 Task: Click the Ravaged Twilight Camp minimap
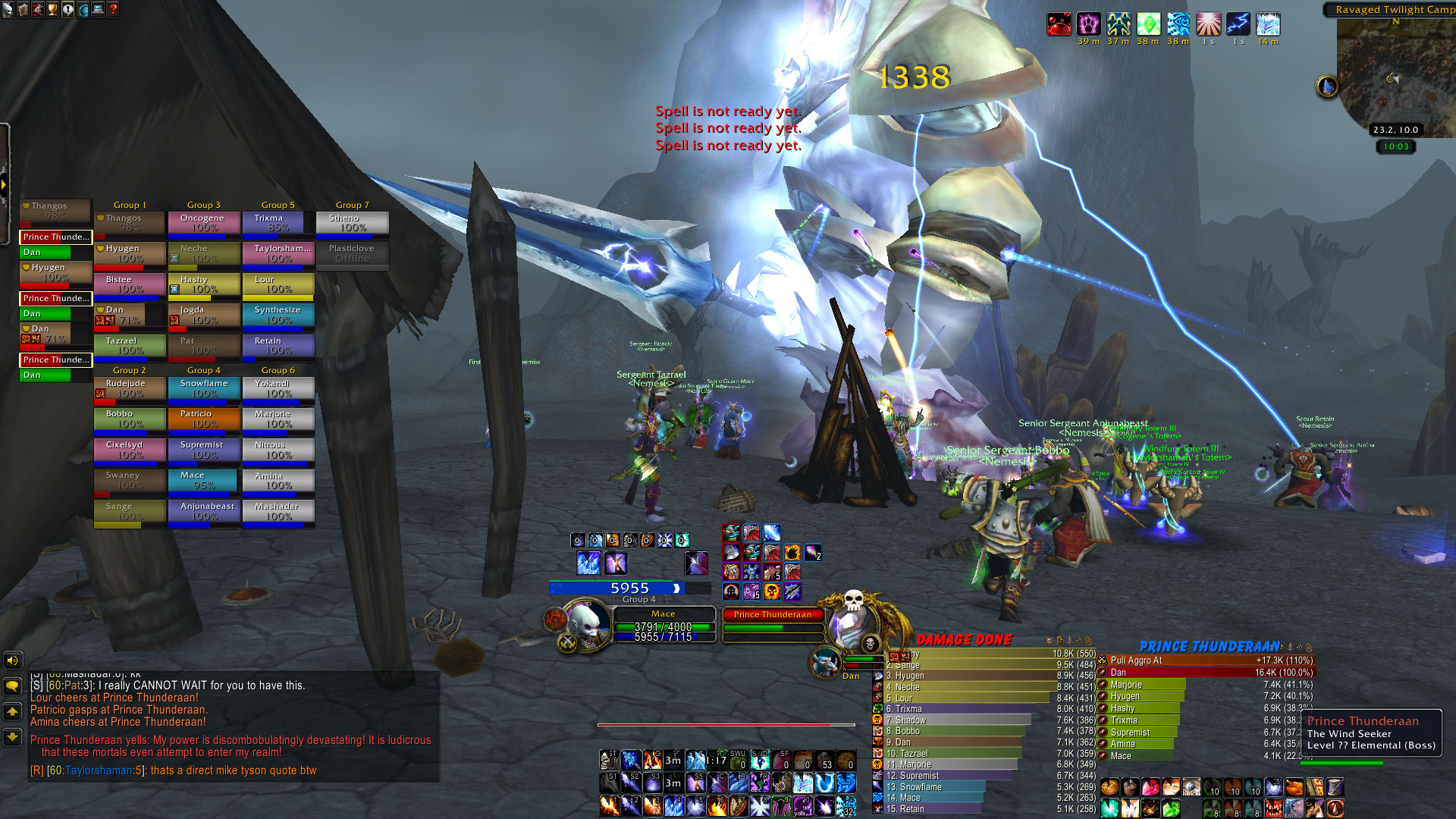pos(1394,72)
